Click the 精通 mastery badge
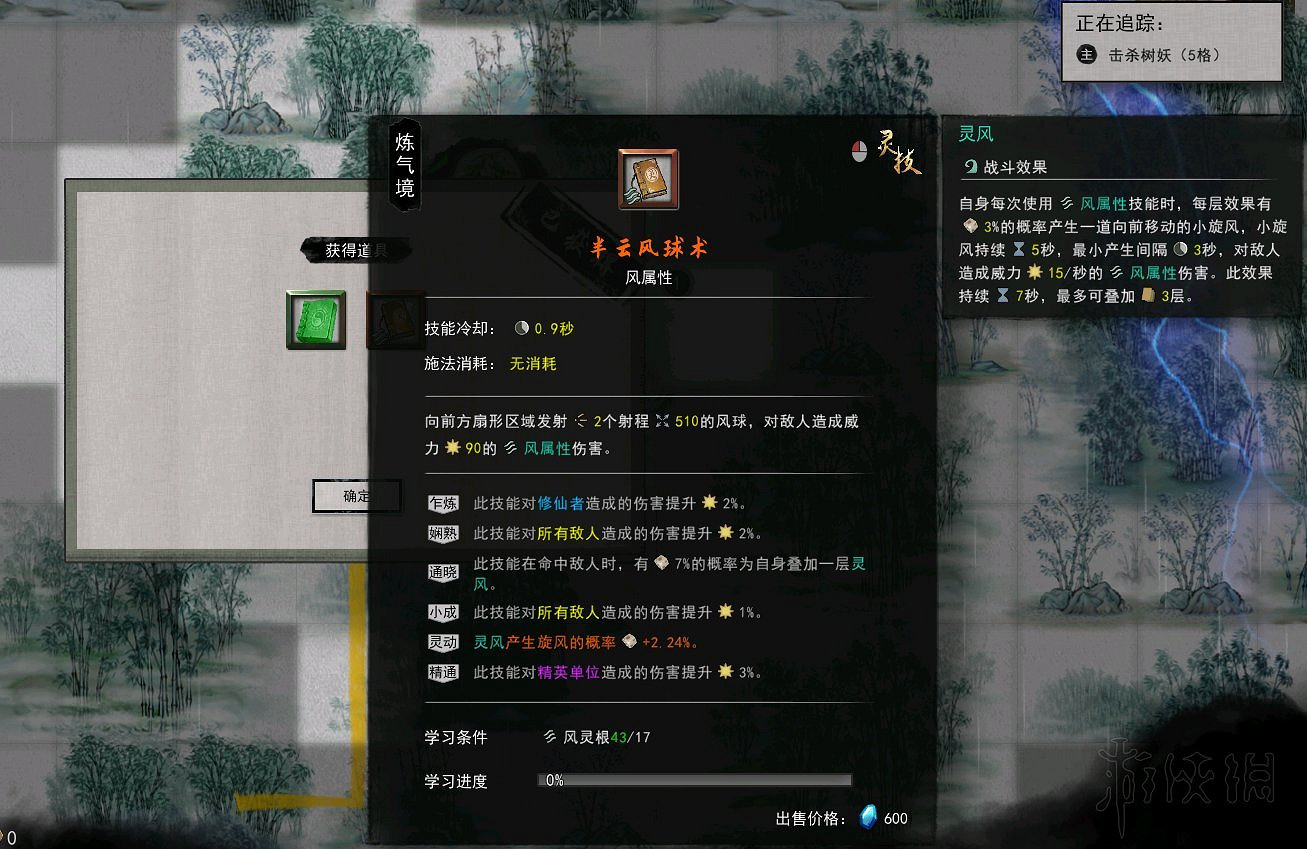Viewport: 1307px width, 849px height. click(x=442, y=672)
